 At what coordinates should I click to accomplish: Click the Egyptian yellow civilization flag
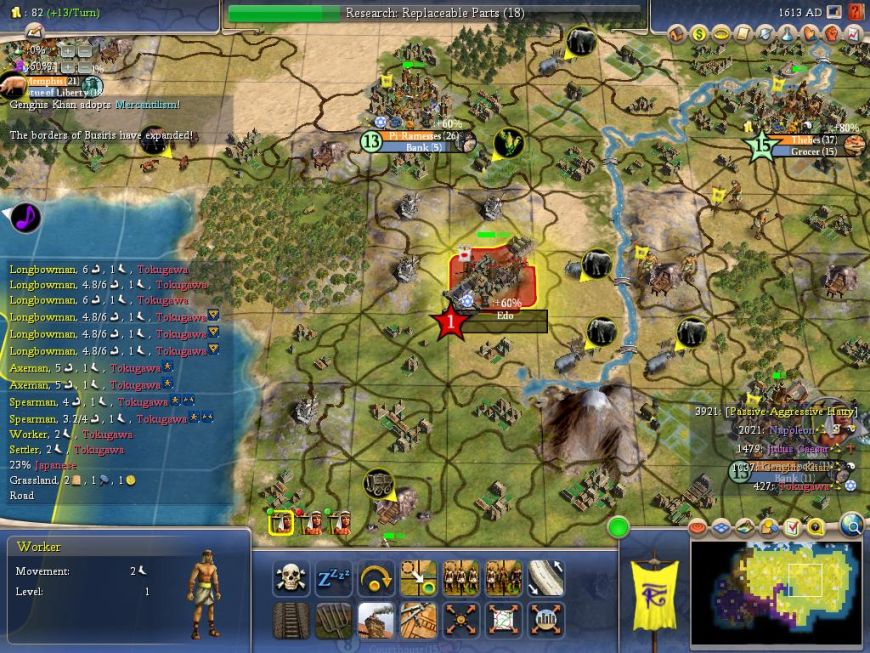coord(655,595)
